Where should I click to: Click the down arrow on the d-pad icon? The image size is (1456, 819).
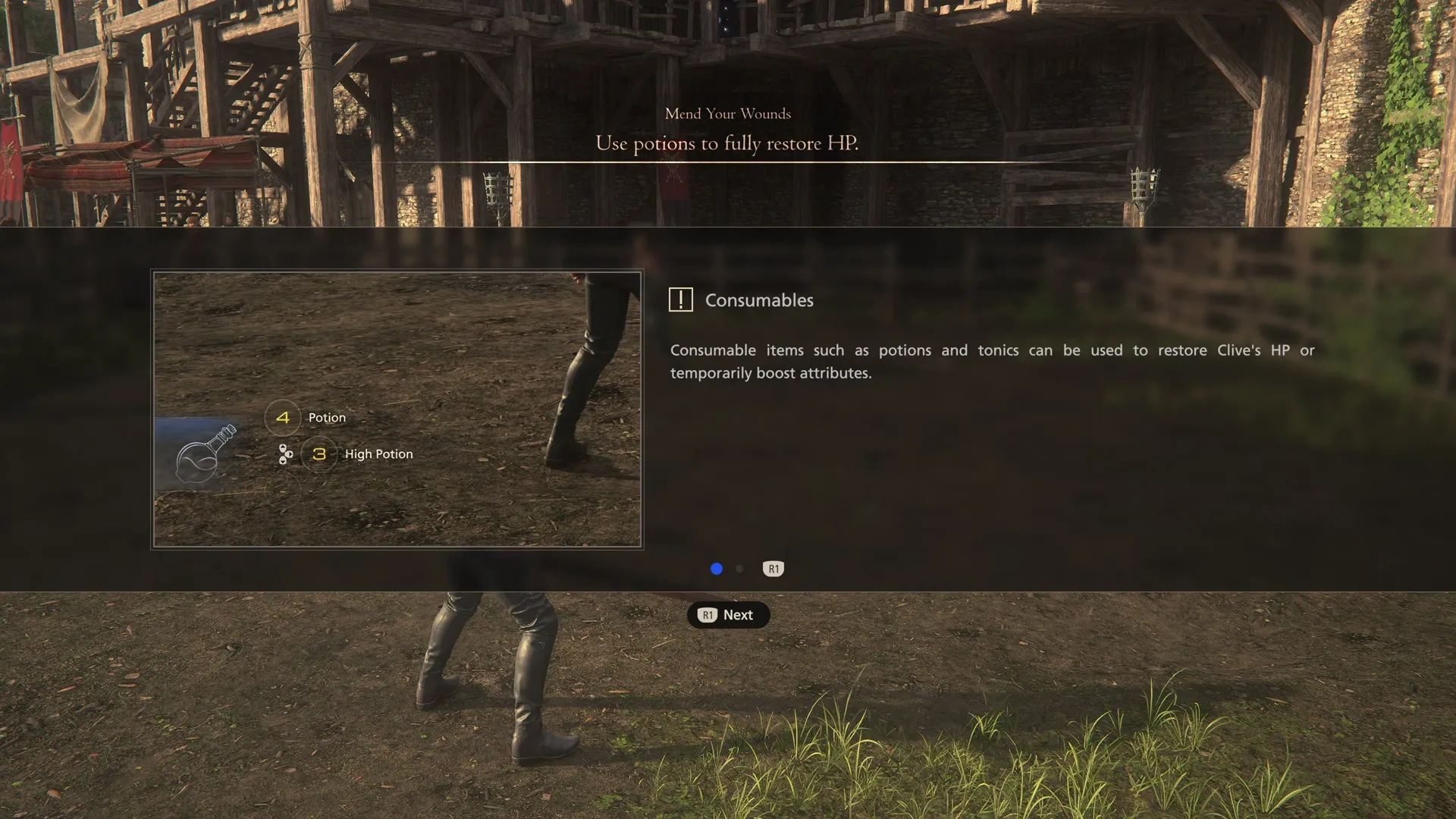coord(283,460)
